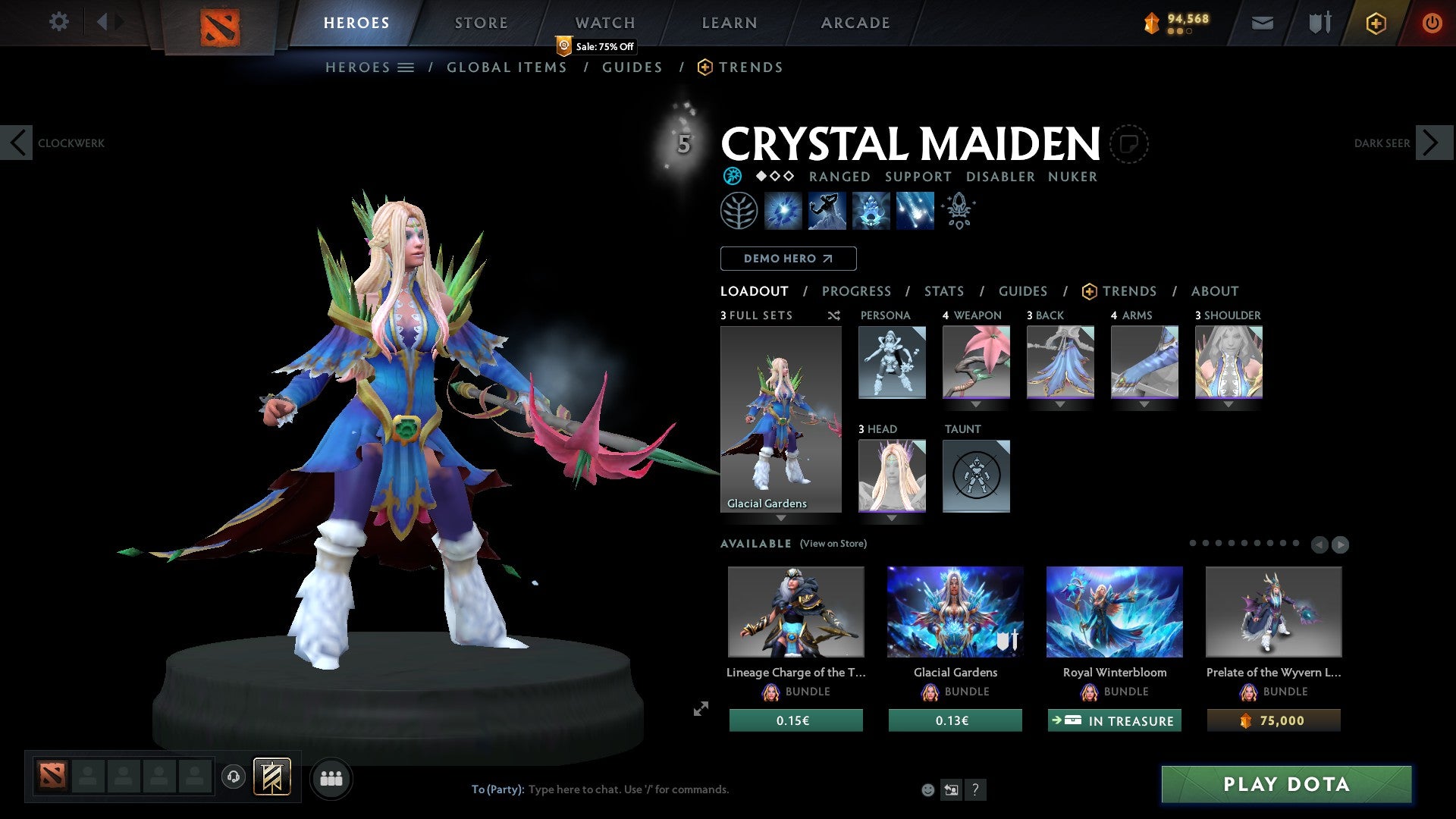Select the second attribute diamond next to hero name
The image size is (1456, 819).
pos(773,177)
